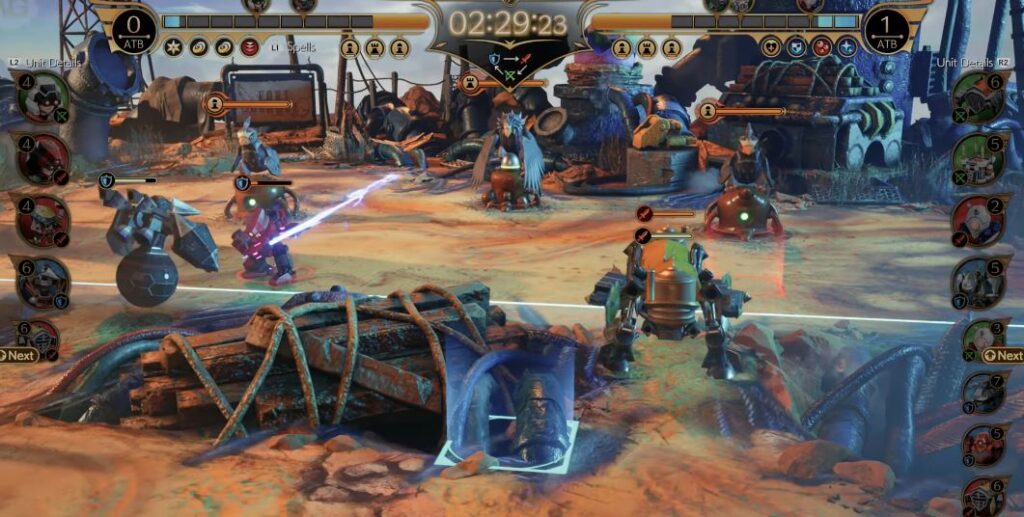Screen dimensions: 1024x517
Task: Cast the blue four-point star spell
Action: (847, 47)
